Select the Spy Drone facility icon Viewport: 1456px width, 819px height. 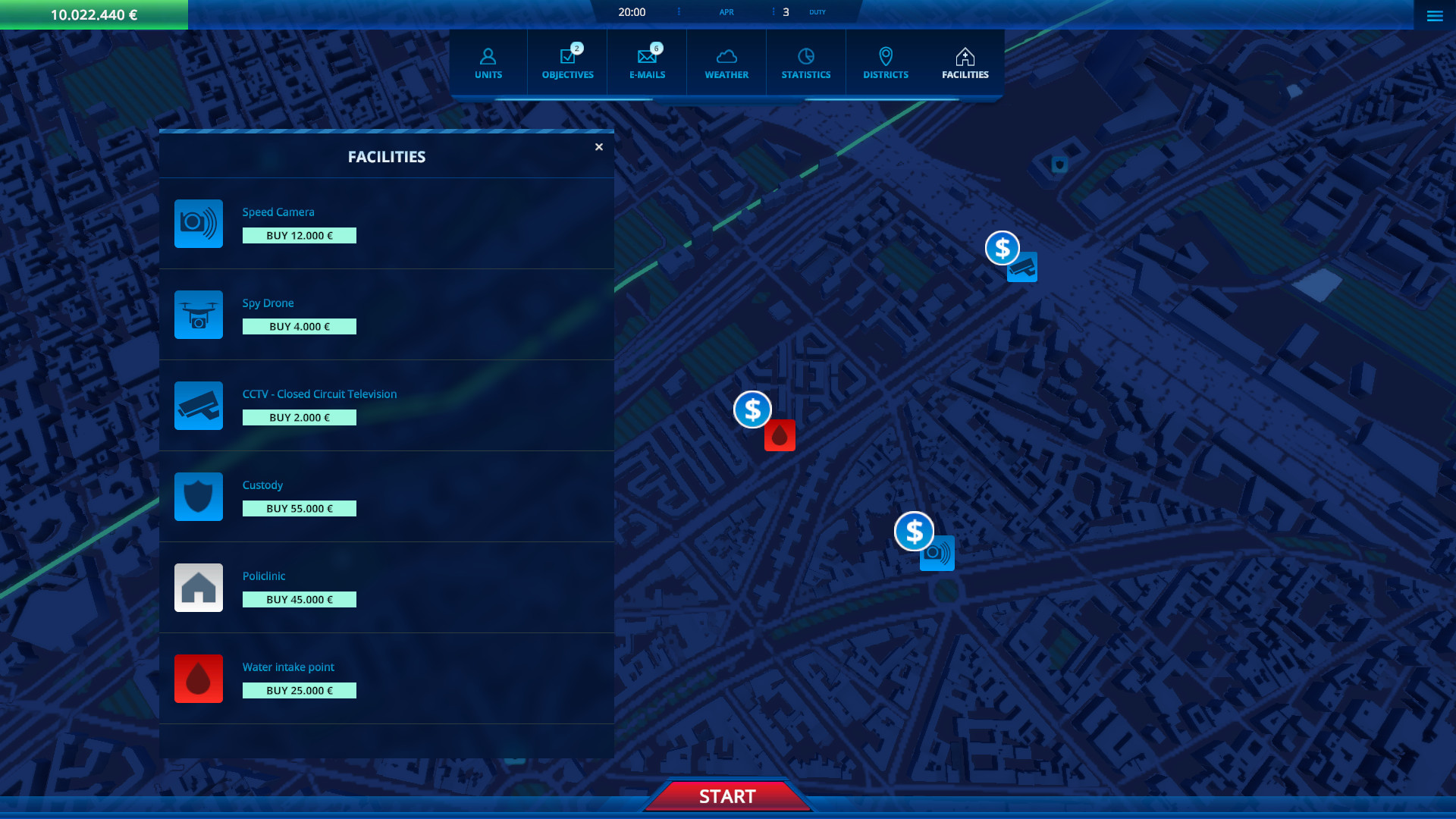[198, 315]
